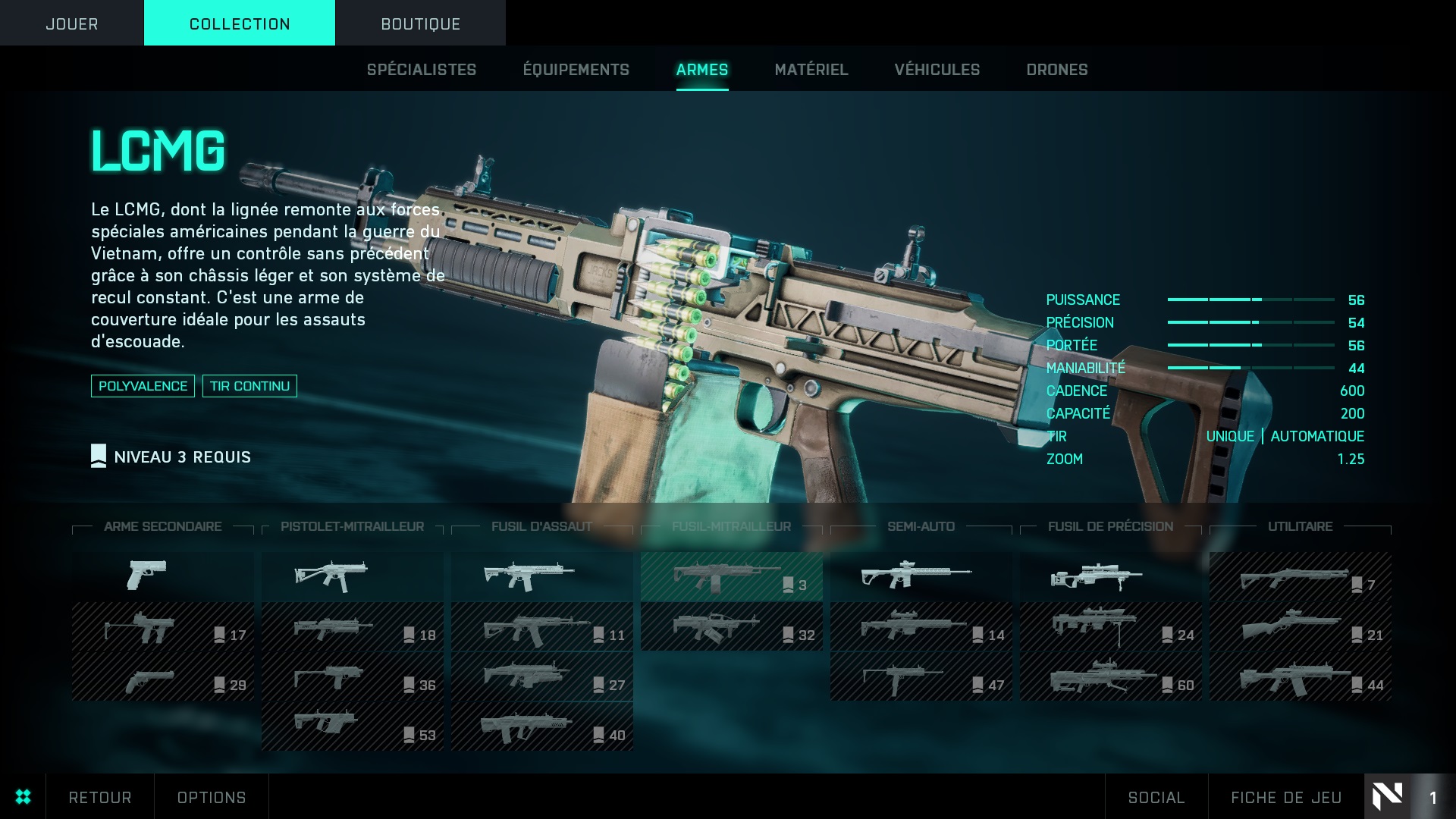Viewport: 1456px width, 819px height.
Task: Click RETOUR to go back
Action: [x=99, y=797]
